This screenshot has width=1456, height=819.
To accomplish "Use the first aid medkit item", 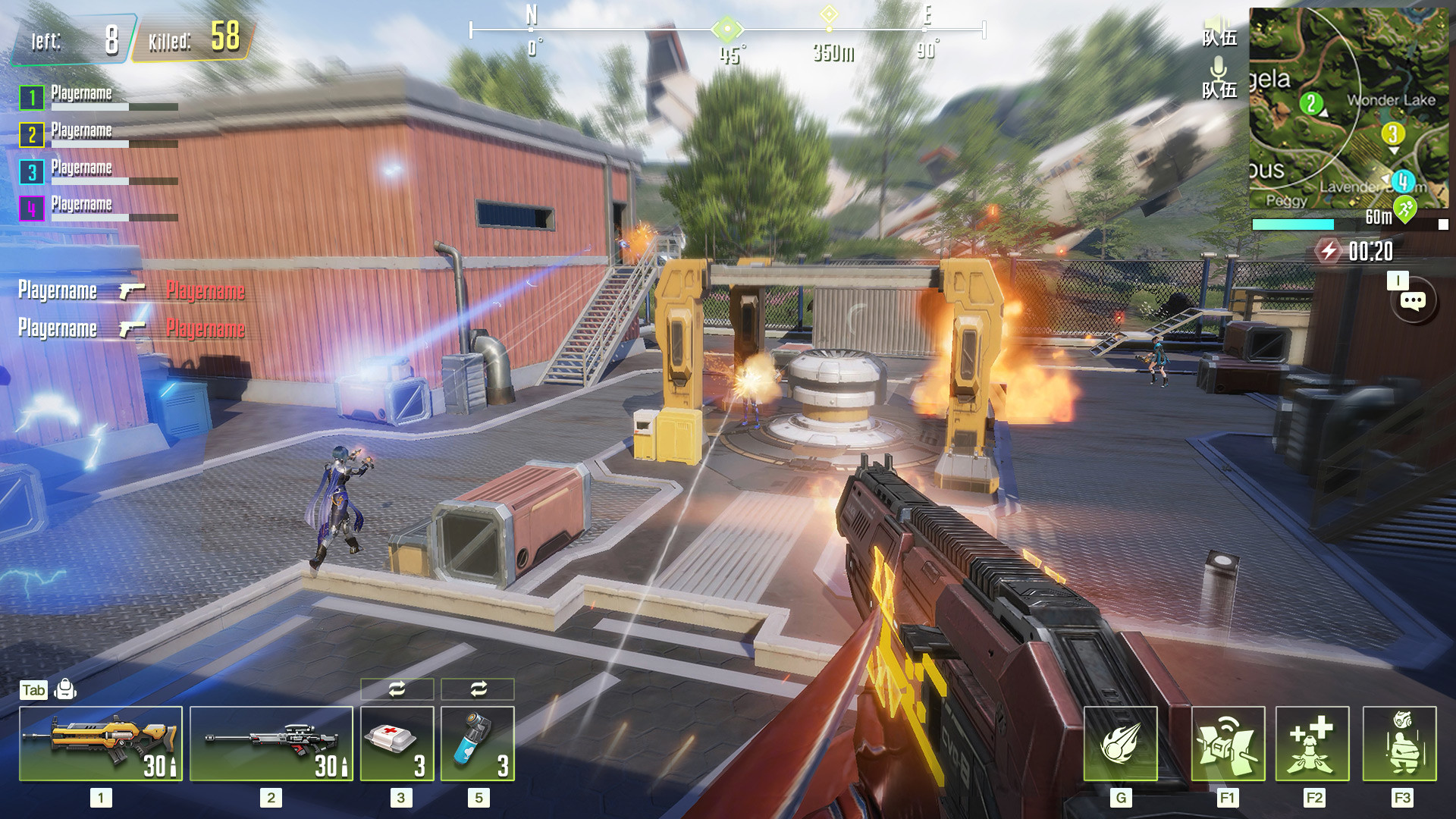I will [x=397, y=743].
